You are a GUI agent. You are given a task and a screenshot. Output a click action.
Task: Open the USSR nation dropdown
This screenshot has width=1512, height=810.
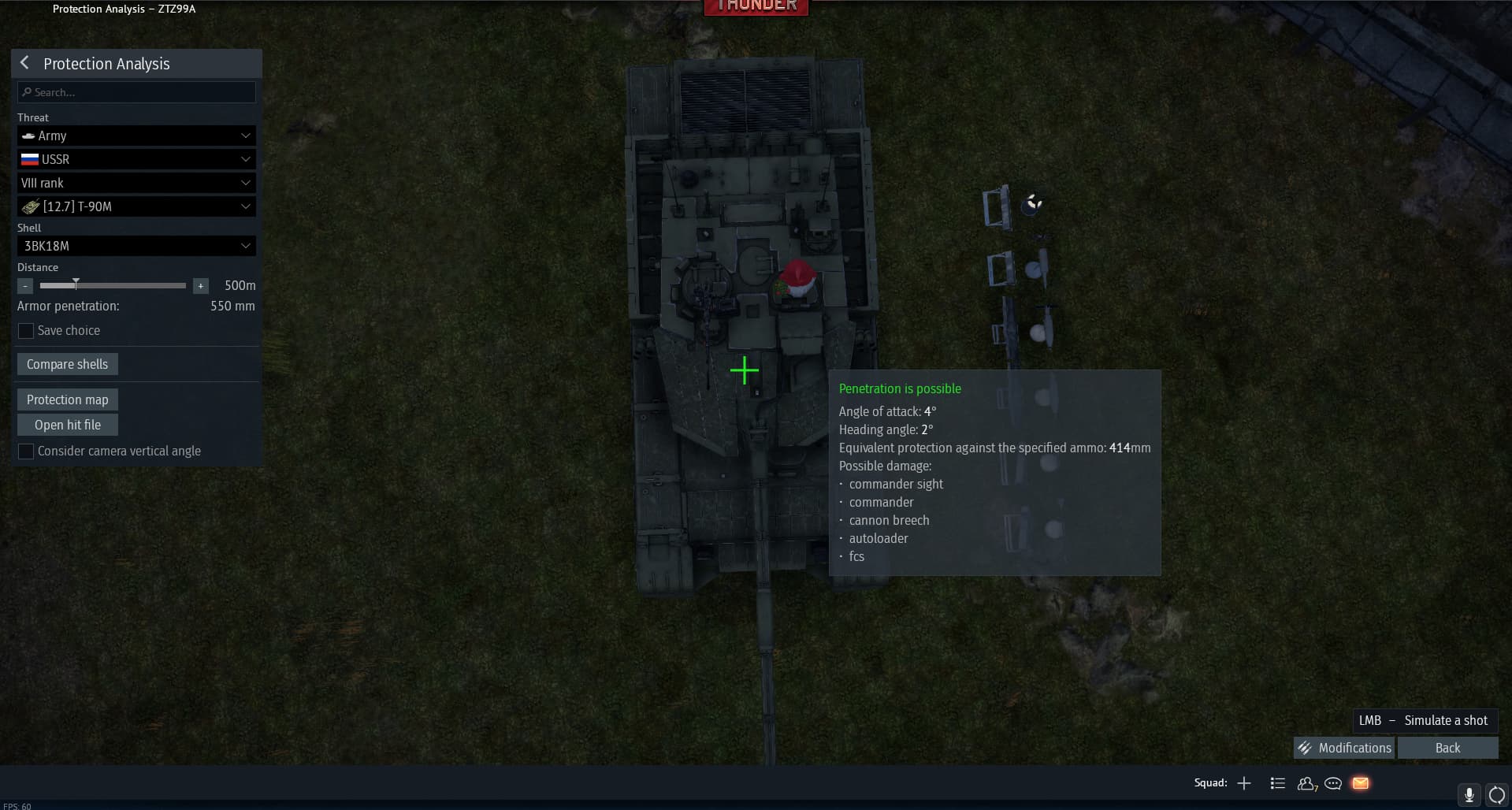pos(136,159)
